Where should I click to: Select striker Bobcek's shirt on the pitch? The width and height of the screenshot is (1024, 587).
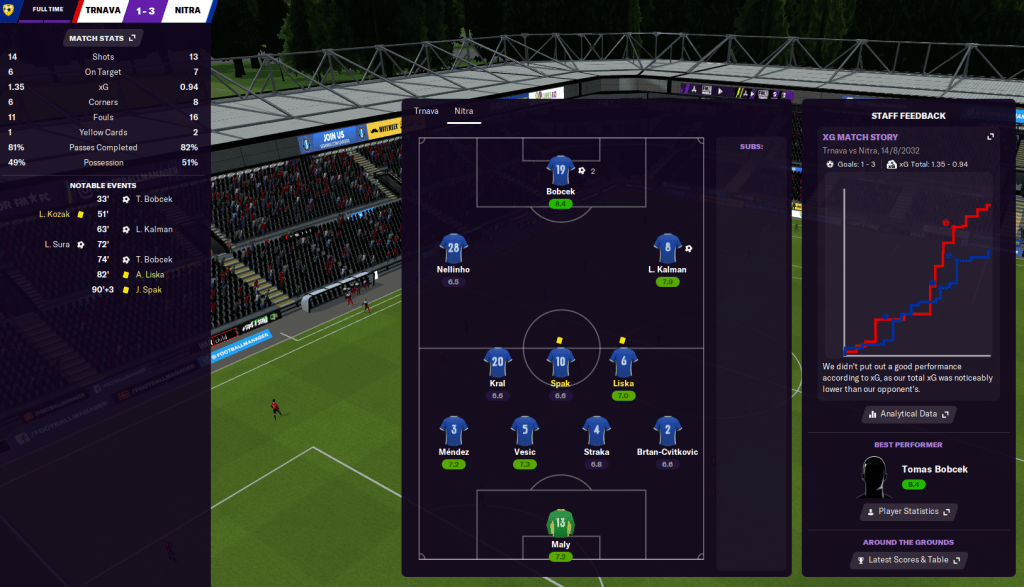click(560, 169)
